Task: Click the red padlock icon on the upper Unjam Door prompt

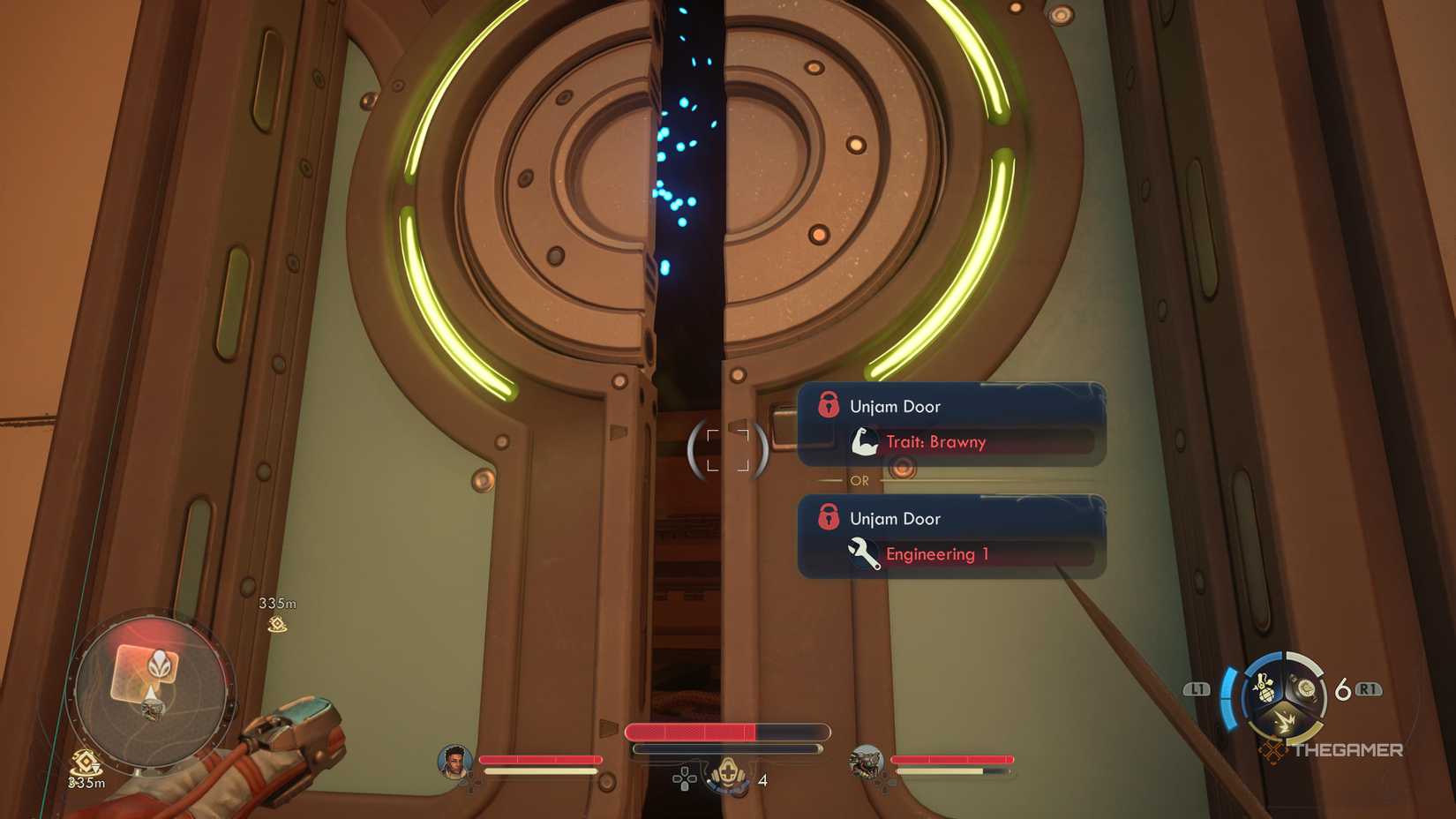Action: [829, 406]
